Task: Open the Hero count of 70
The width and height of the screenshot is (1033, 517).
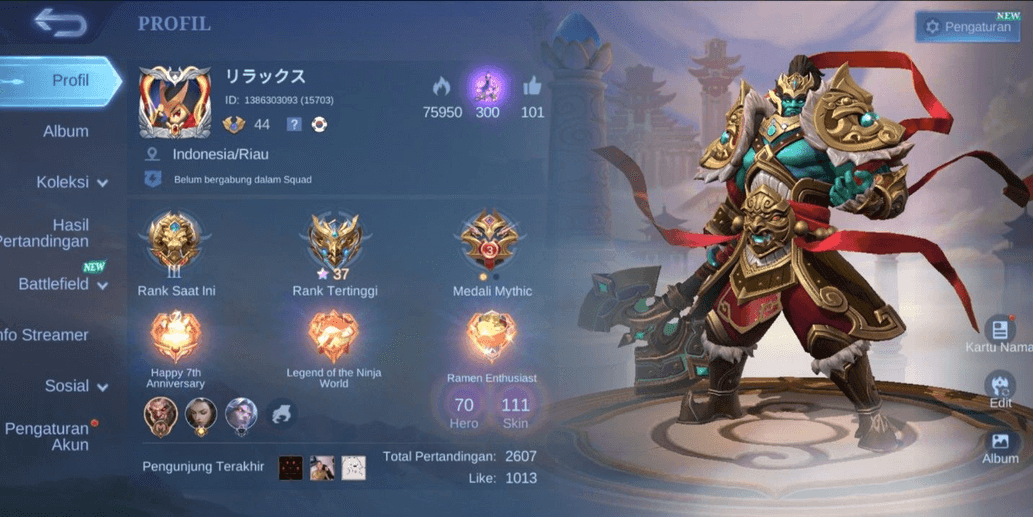Action: click(x=464, y=410)
